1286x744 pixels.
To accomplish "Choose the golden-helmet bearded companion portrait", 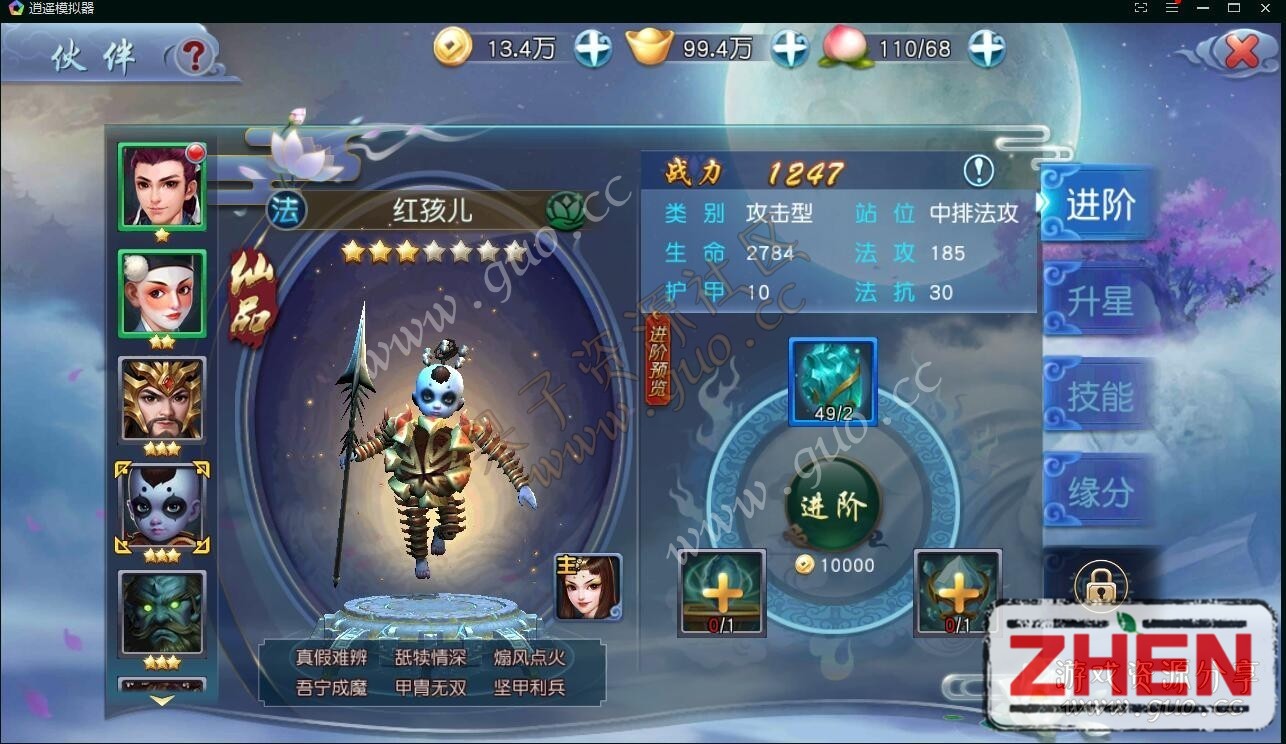I will (162, 399).
